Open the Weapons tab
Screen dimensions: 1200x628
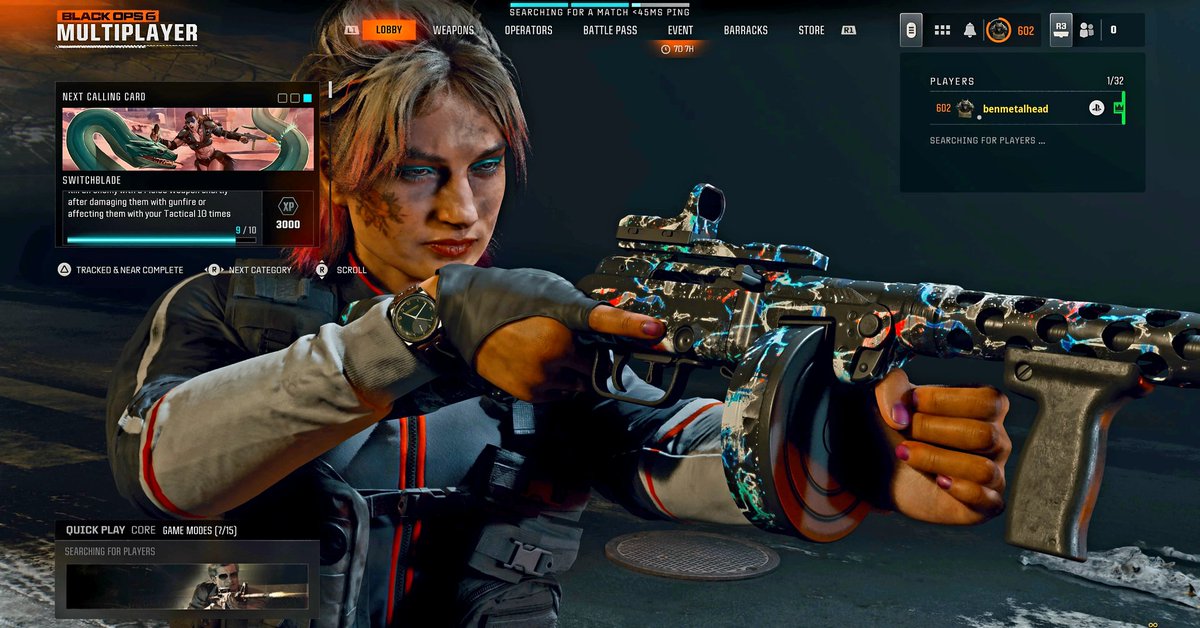pos(453,30)
